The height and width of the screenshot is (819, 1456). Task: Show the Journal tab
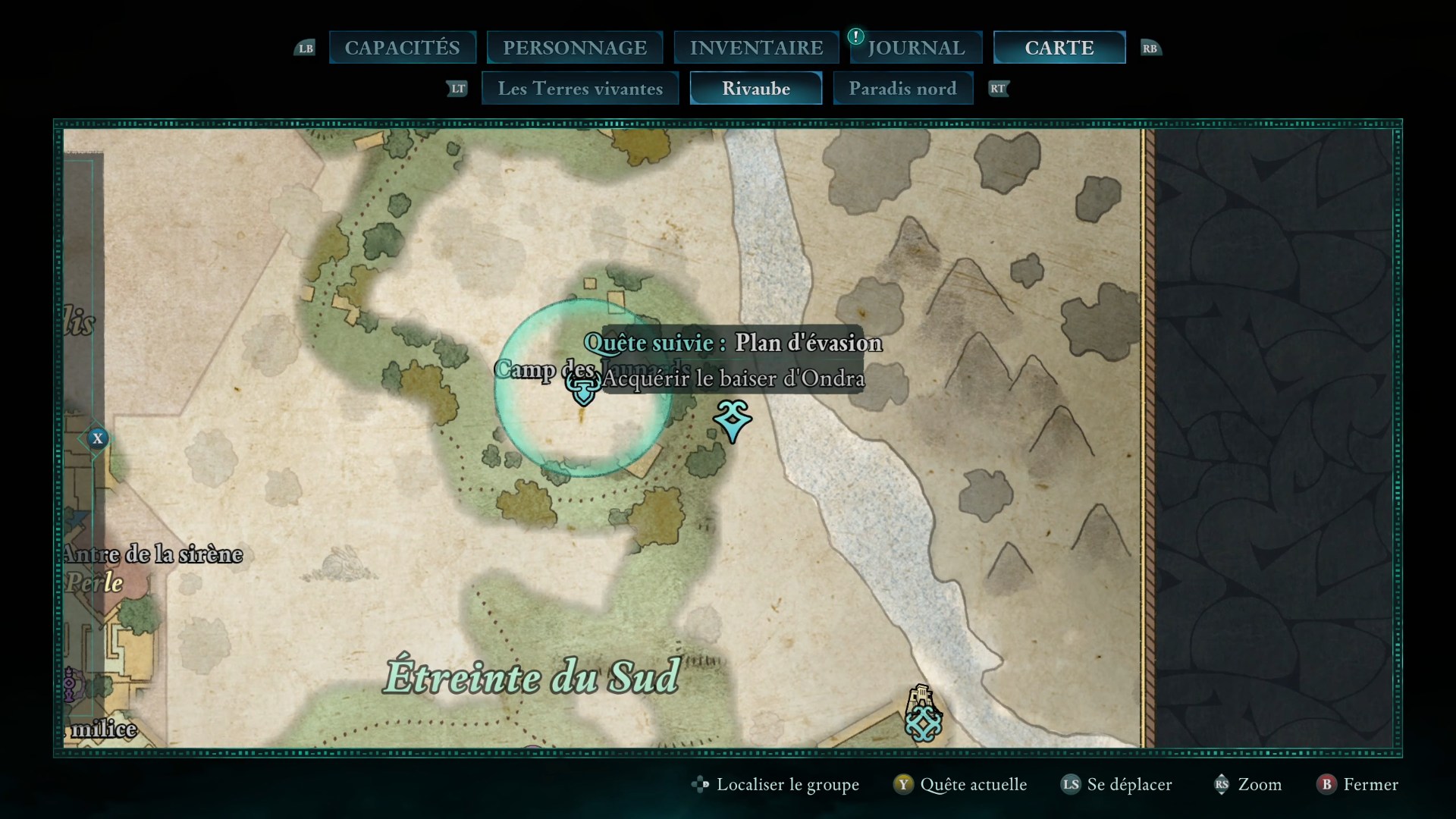pos(916,48)
